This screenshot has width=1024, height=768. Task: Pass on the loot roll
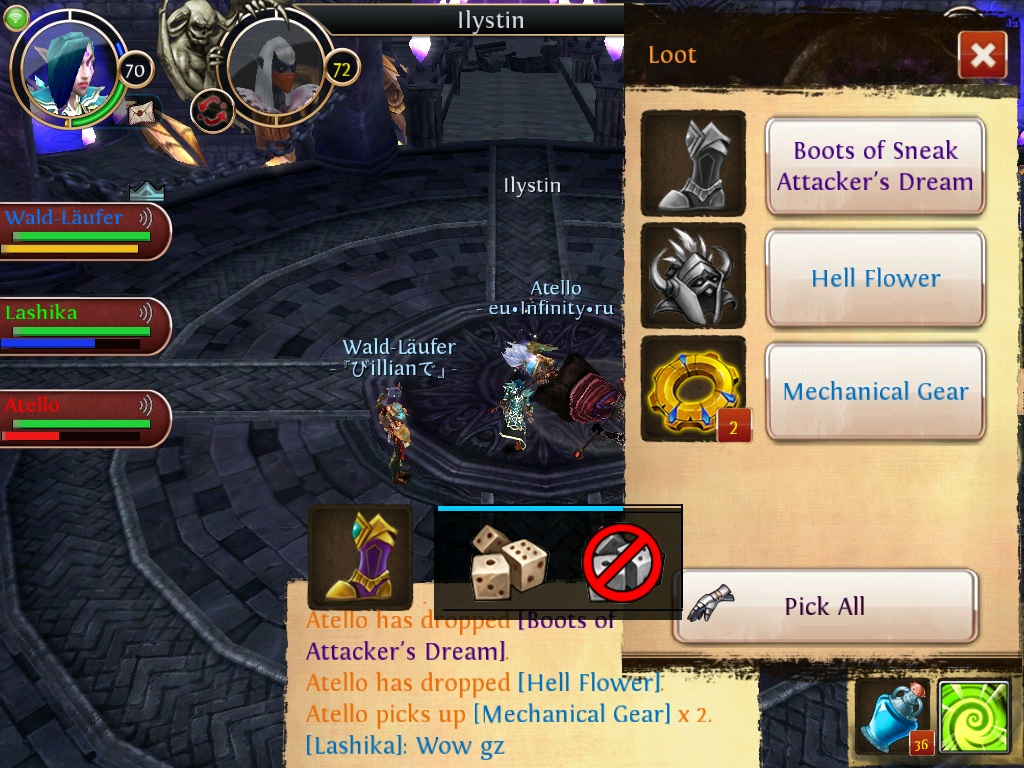point(623,564)
